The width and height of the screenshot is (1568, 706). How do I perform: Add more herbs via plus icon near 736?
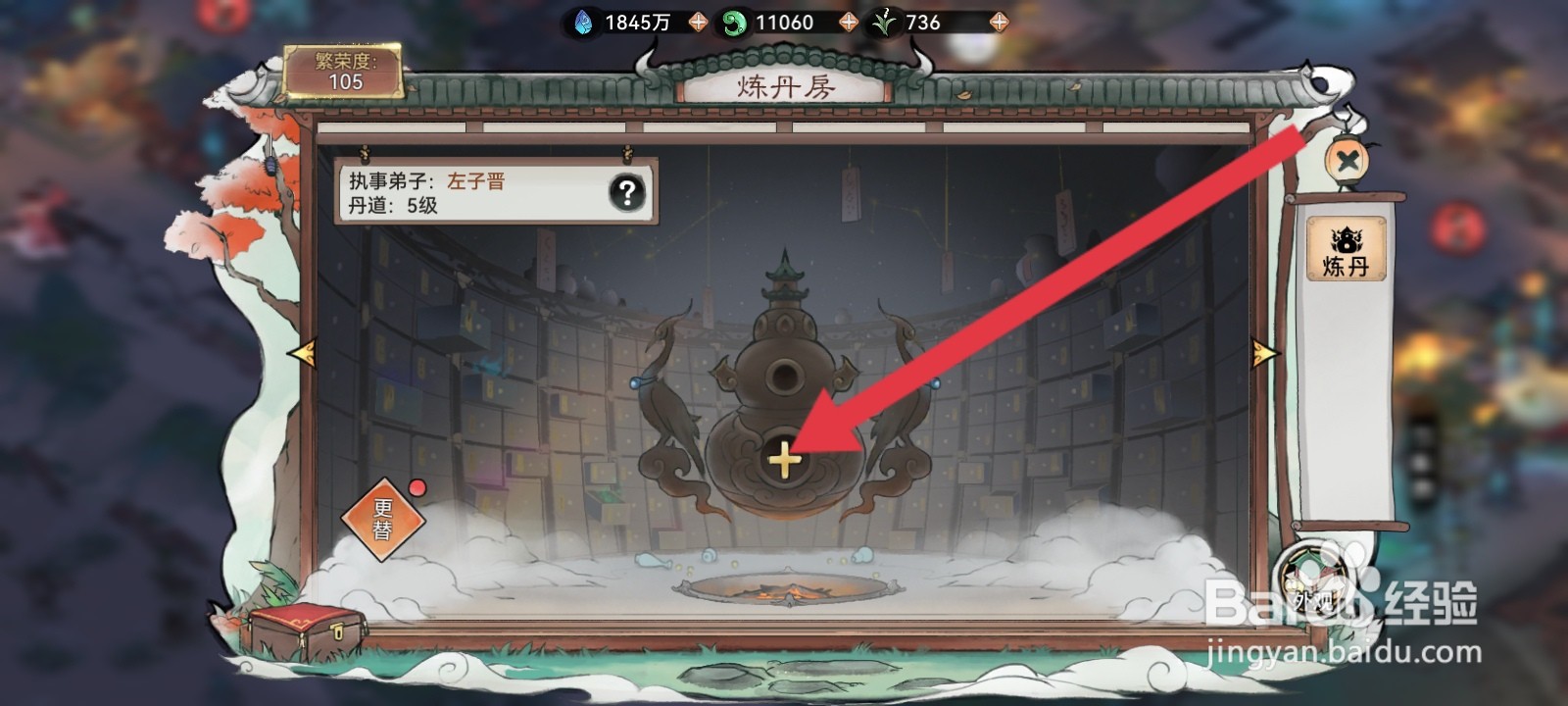(999, 21)
